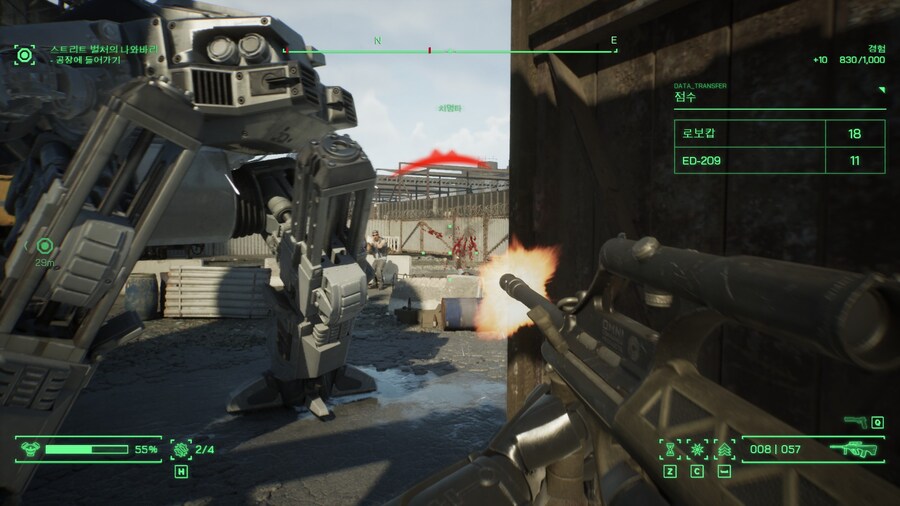Activate the hourglass slow-motion ability
Screen dimensions: 900x506
[x=669, y=449]
